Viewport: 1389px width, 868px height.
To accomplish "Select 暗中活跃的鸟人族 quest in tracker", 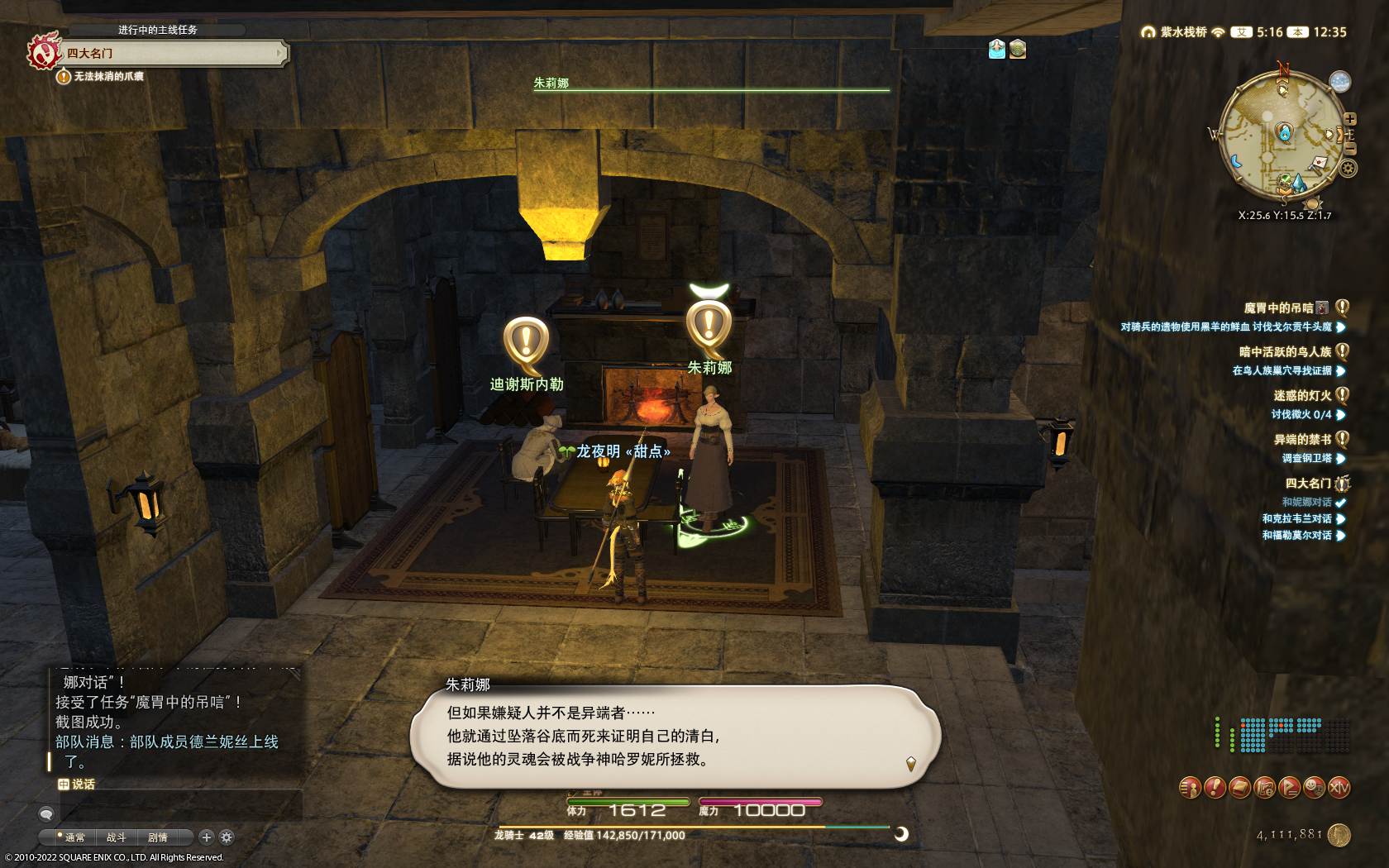I will 1285,352.
